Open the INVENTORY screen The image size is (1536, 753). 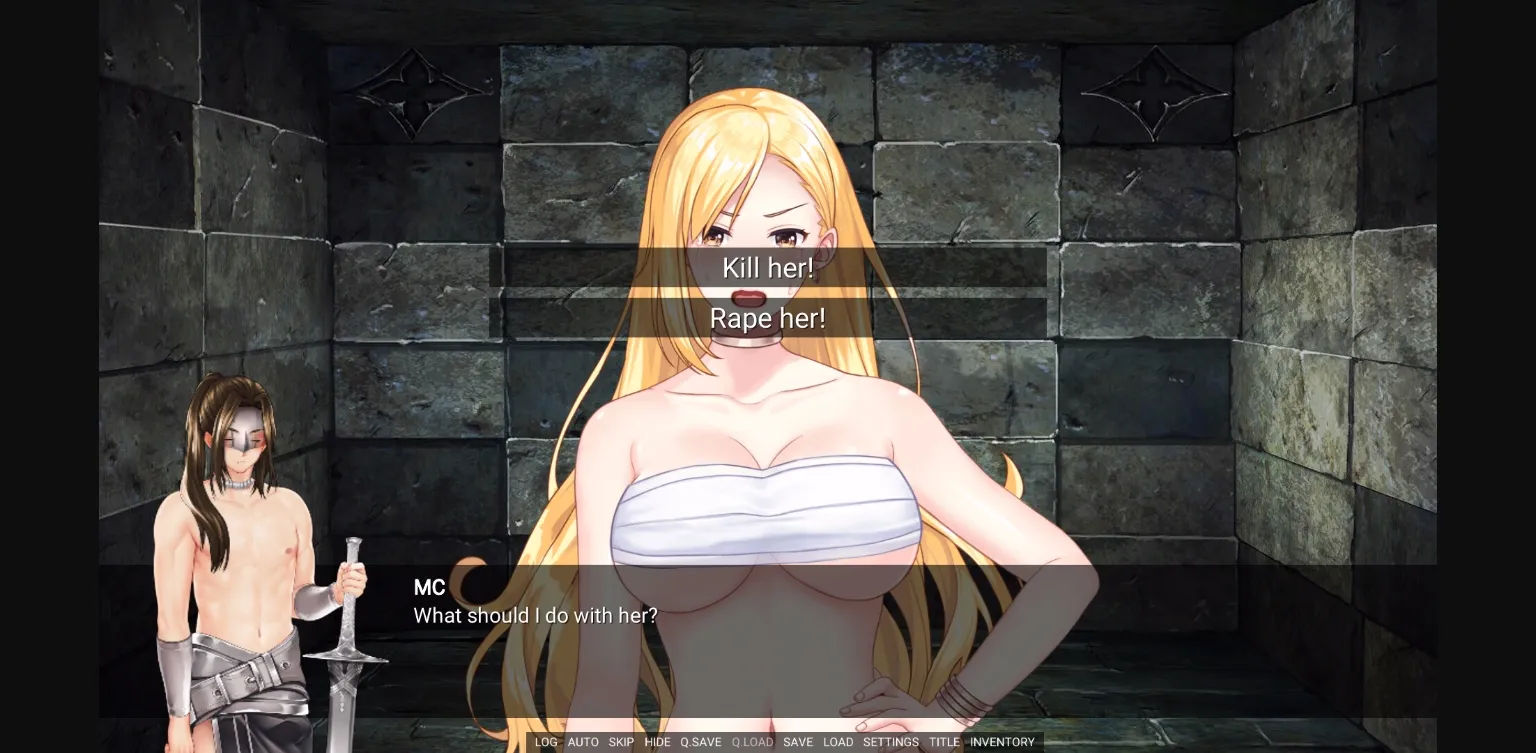point(1002,742)
